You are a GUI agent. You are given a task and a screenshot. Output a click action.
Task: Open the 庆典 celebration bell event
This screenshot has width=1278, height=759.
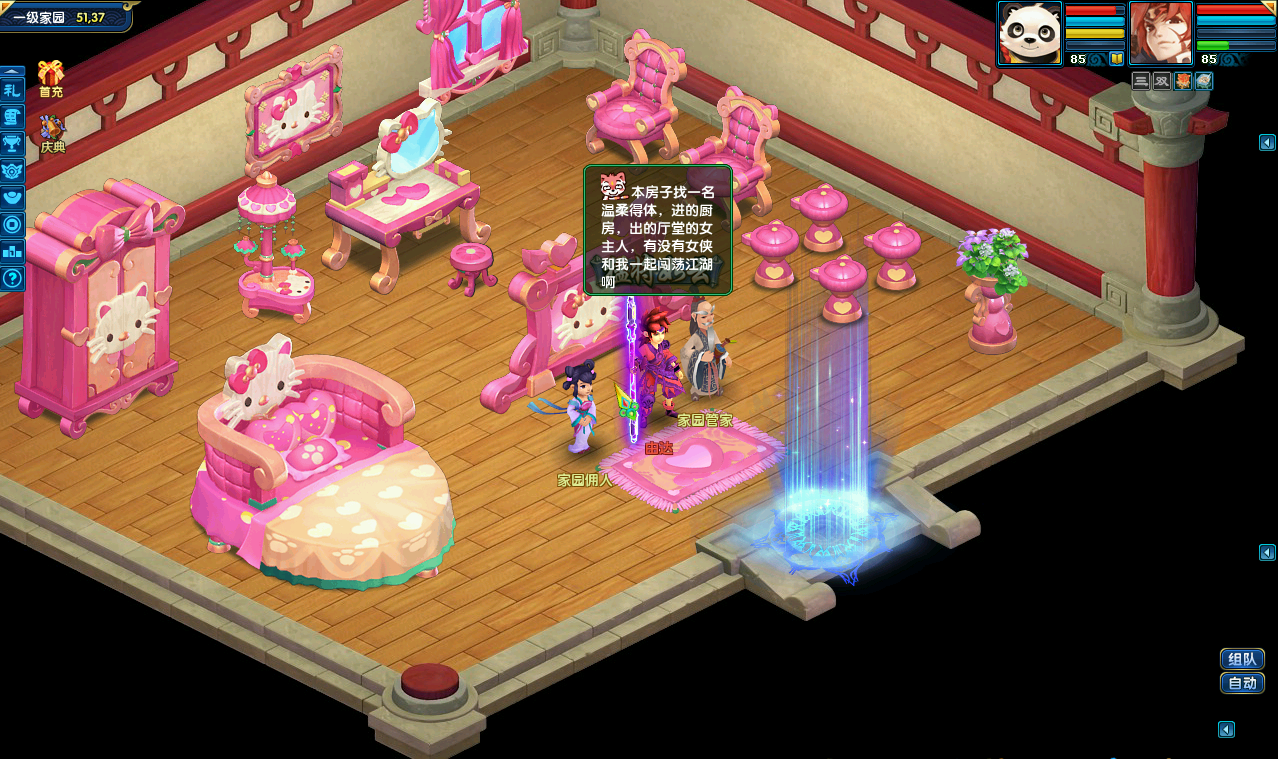pyautogui.click(x=52, y=130)
